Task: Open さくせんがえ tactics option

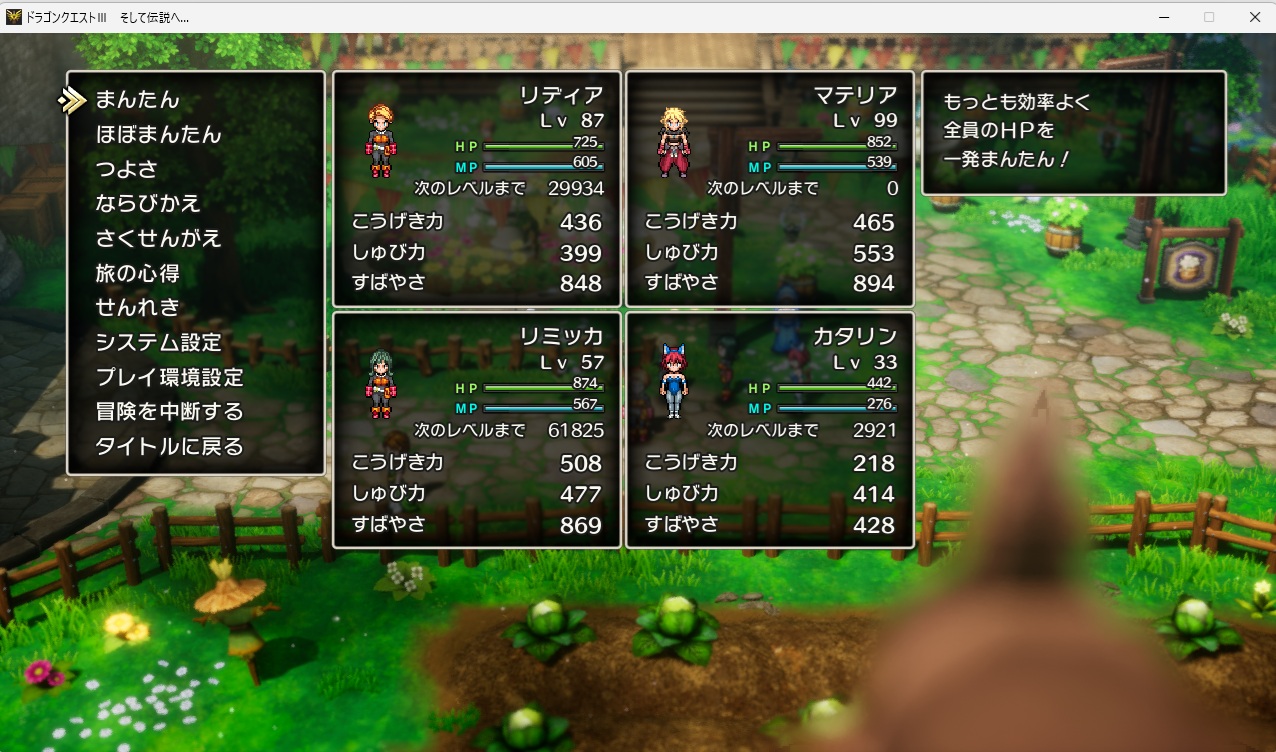Action: click(158, 239)
